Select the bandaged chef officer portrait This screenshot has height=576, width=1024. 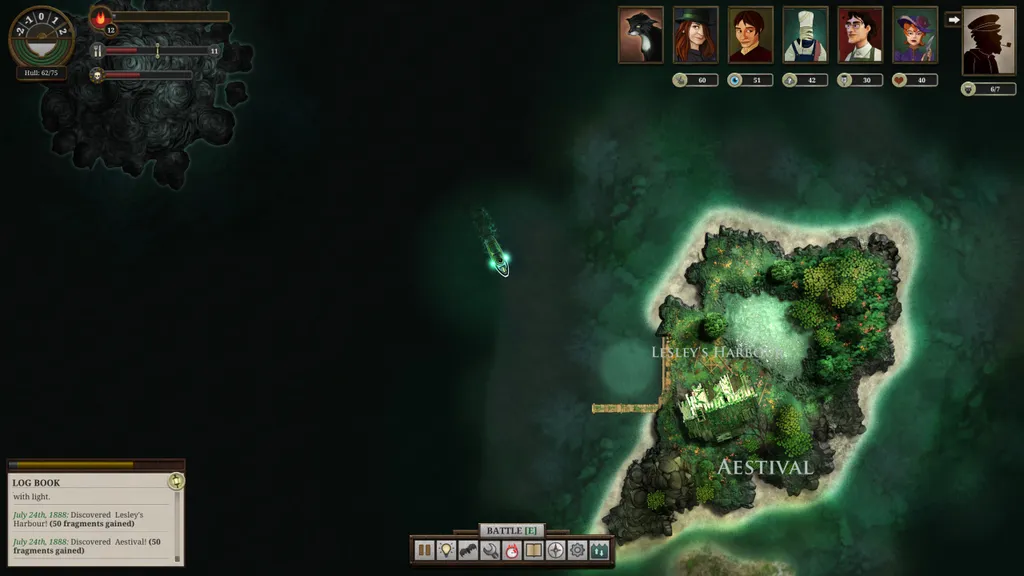tap(805, 35)
